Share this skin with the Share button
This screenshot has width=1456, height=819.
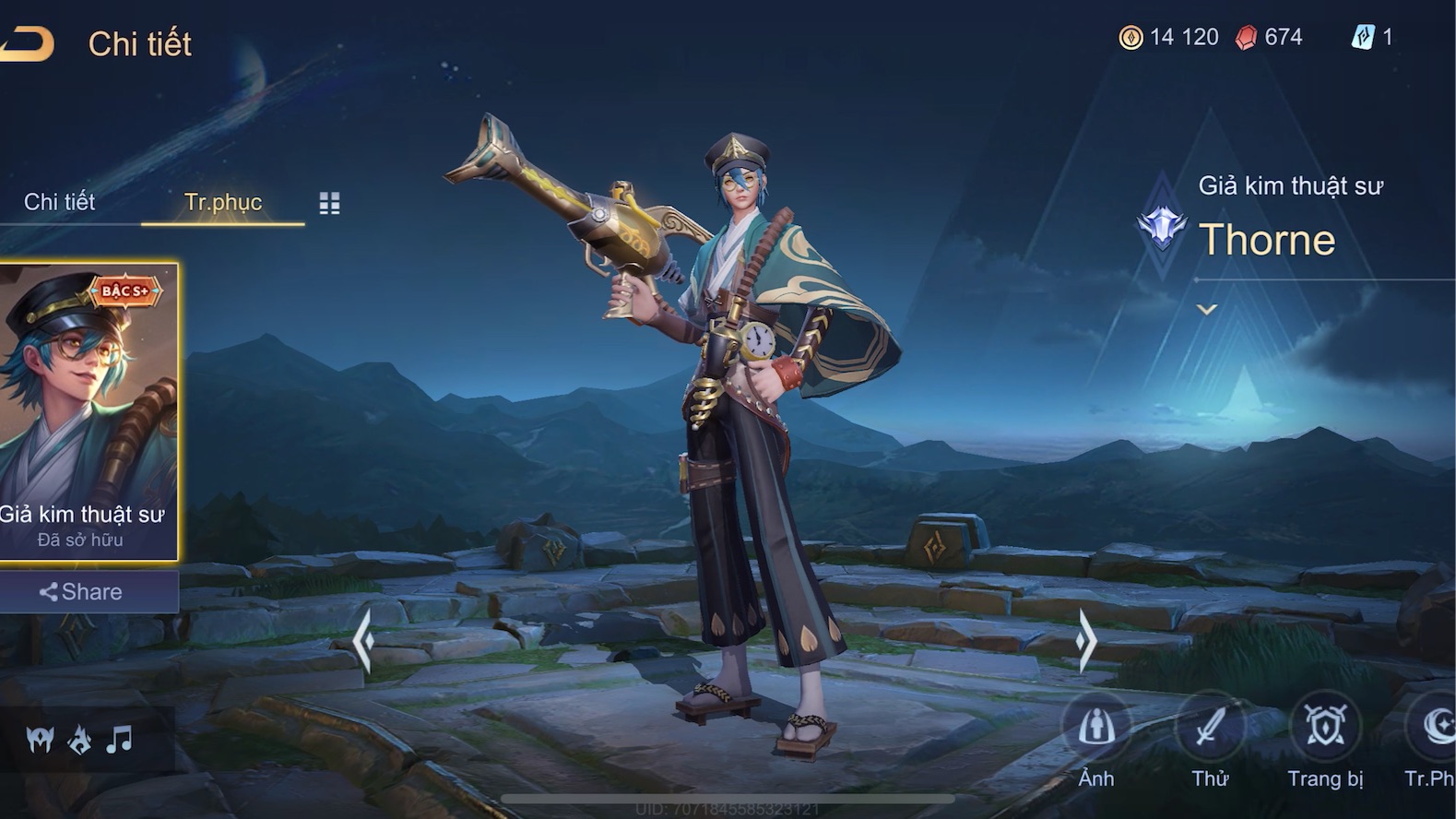pos(83,592)
